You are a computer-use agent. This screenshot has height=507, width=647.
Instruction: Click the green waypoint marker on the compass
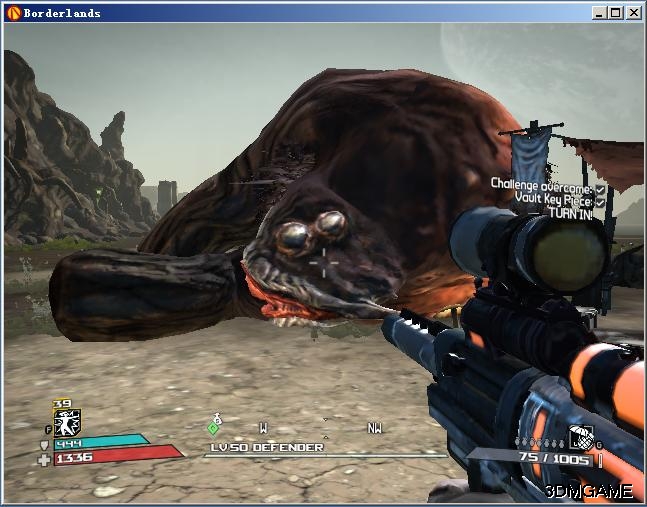tap(213, 428)
